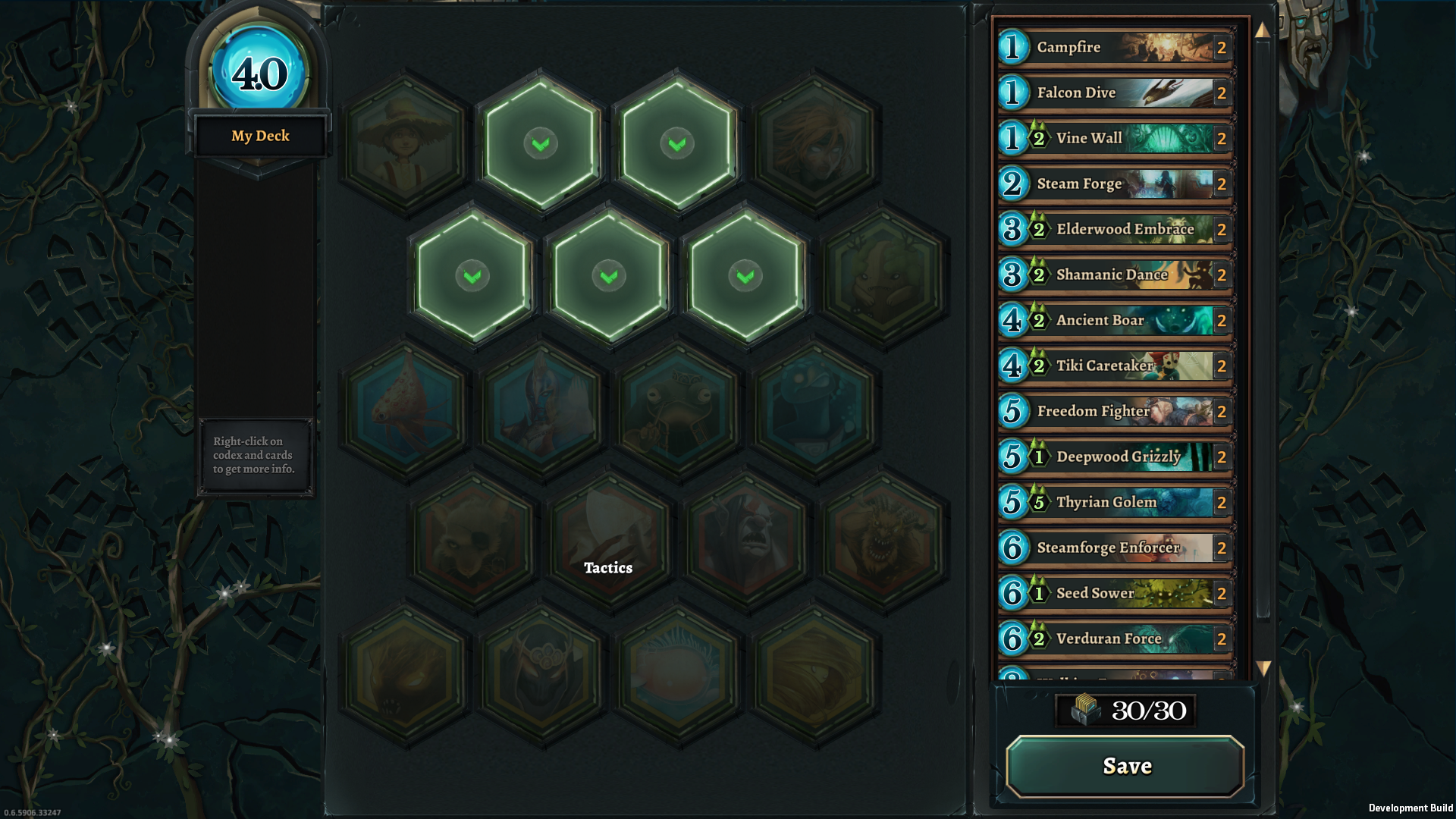
Task: Select Shamanic Dance in the deck list
Action: 1115,275
